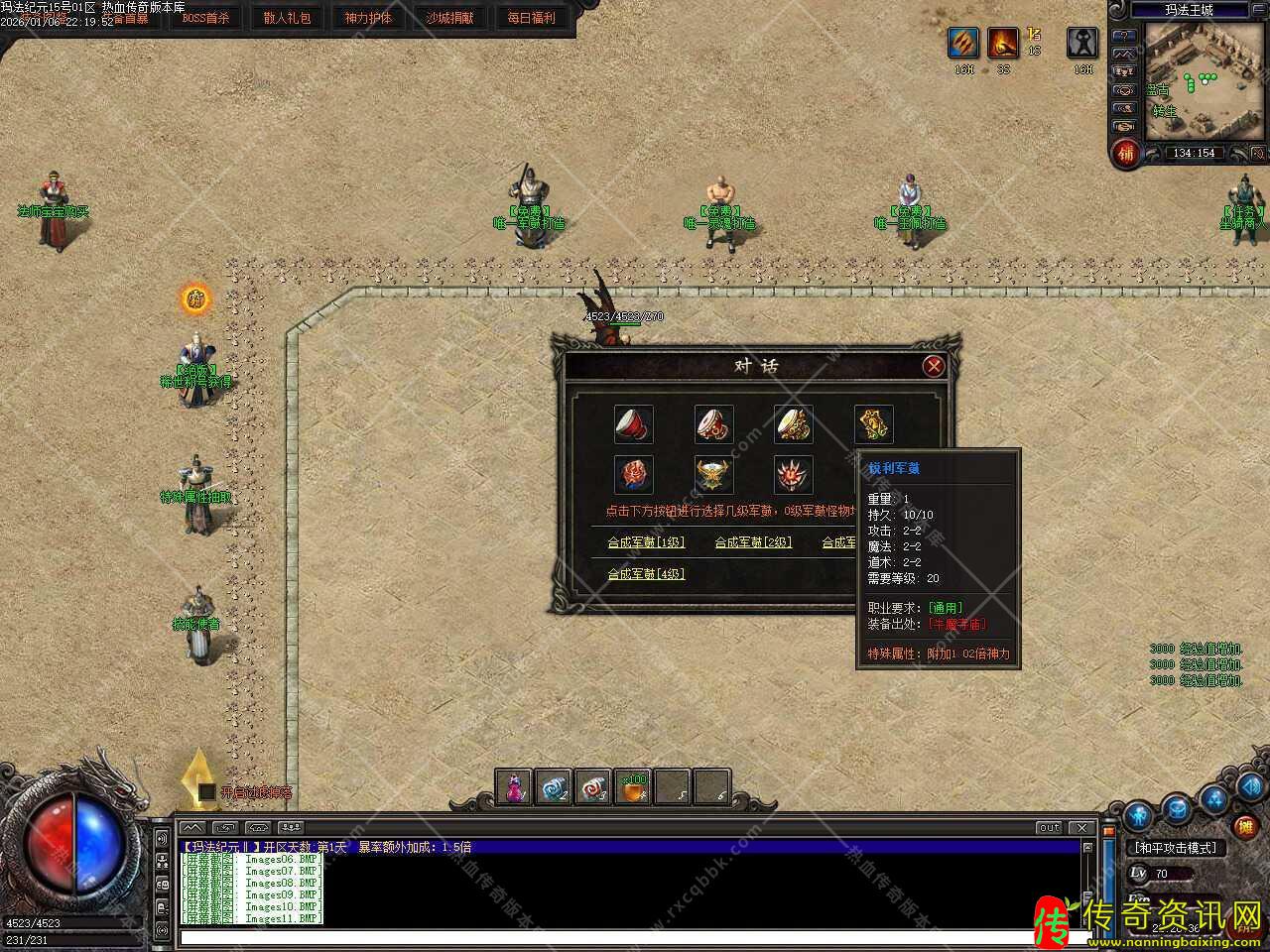Open the 每日福利 menu

531,18
